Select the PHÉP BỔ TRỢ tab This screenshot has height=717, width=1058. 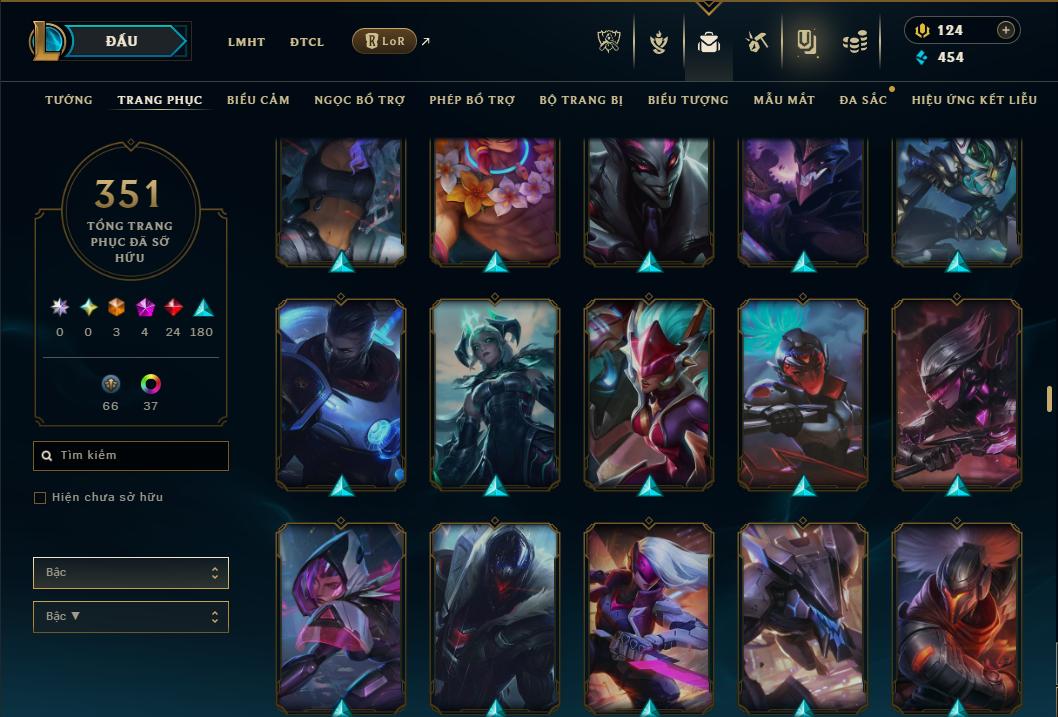tap(472, 100)
